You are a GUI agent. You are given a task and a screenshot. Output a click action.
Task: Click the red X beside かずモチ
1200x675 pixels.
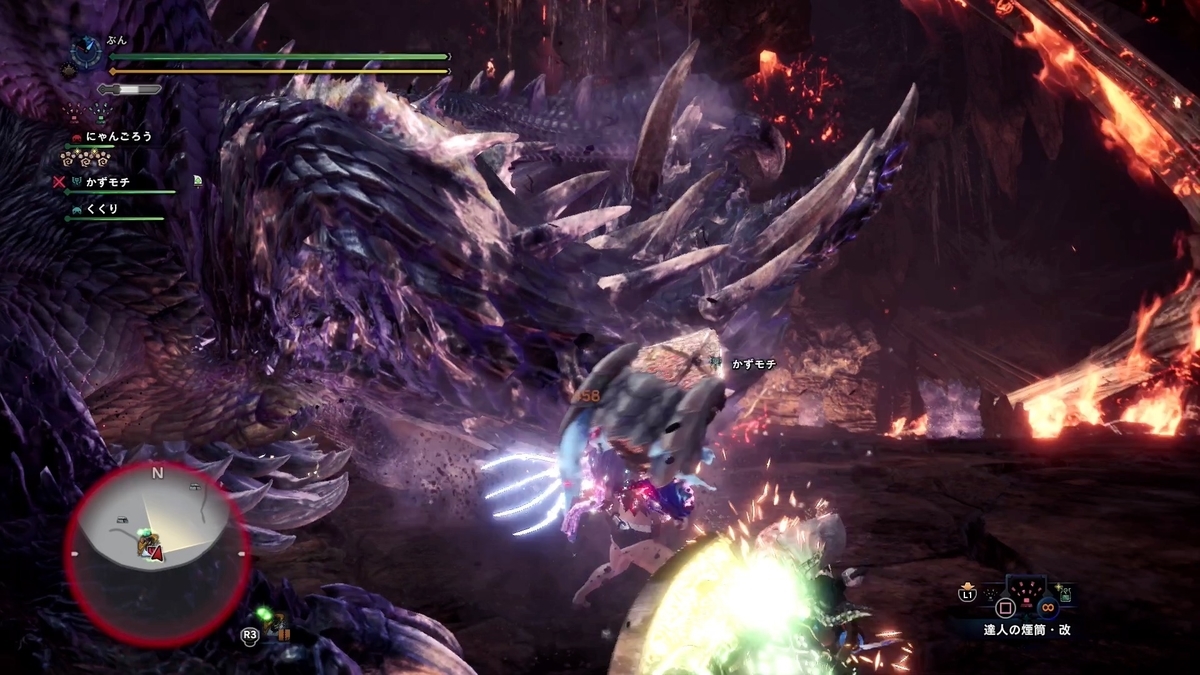(60, 182)
